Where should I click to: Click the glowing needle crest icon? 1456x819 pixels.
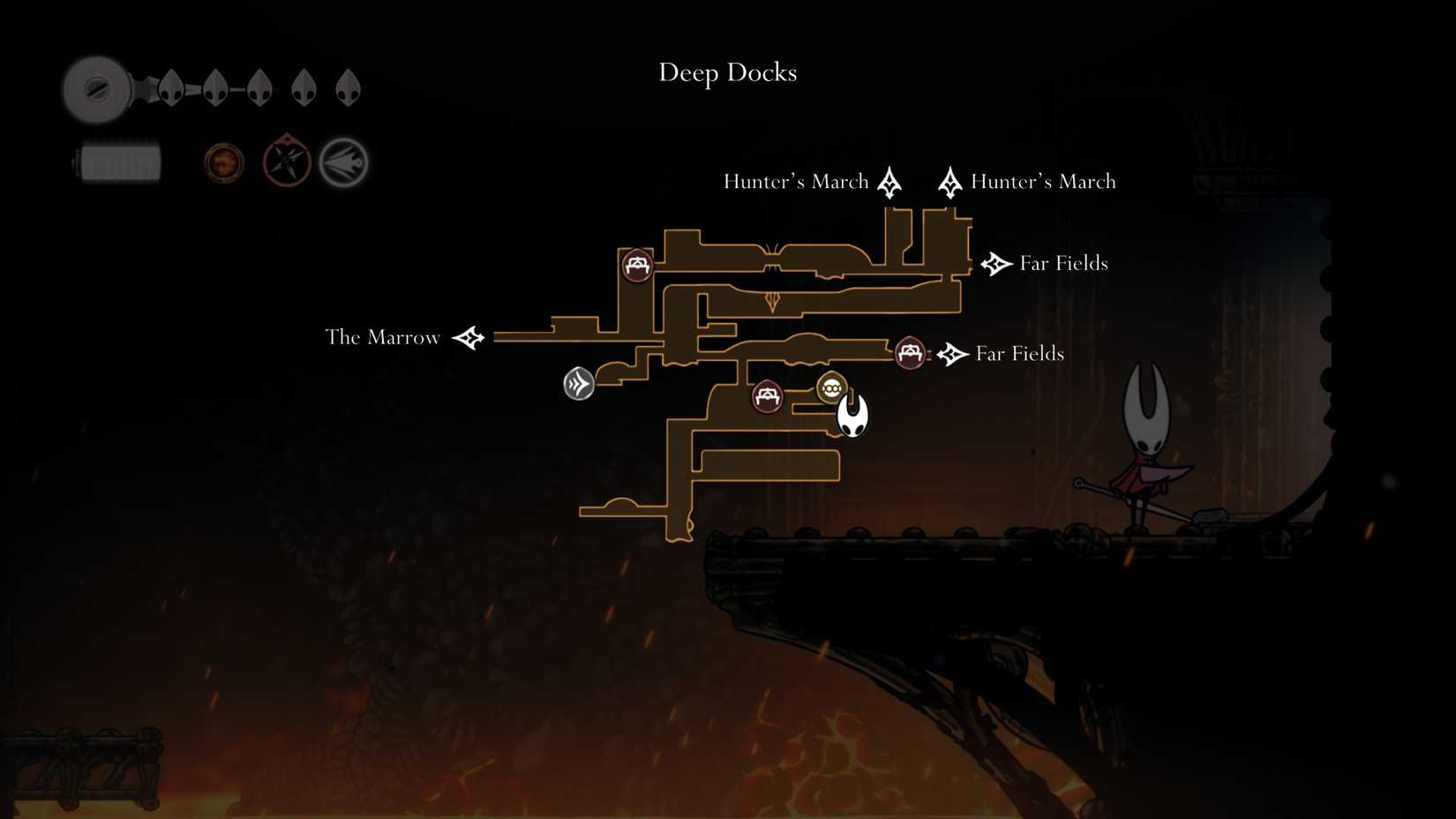pos(343,161)
